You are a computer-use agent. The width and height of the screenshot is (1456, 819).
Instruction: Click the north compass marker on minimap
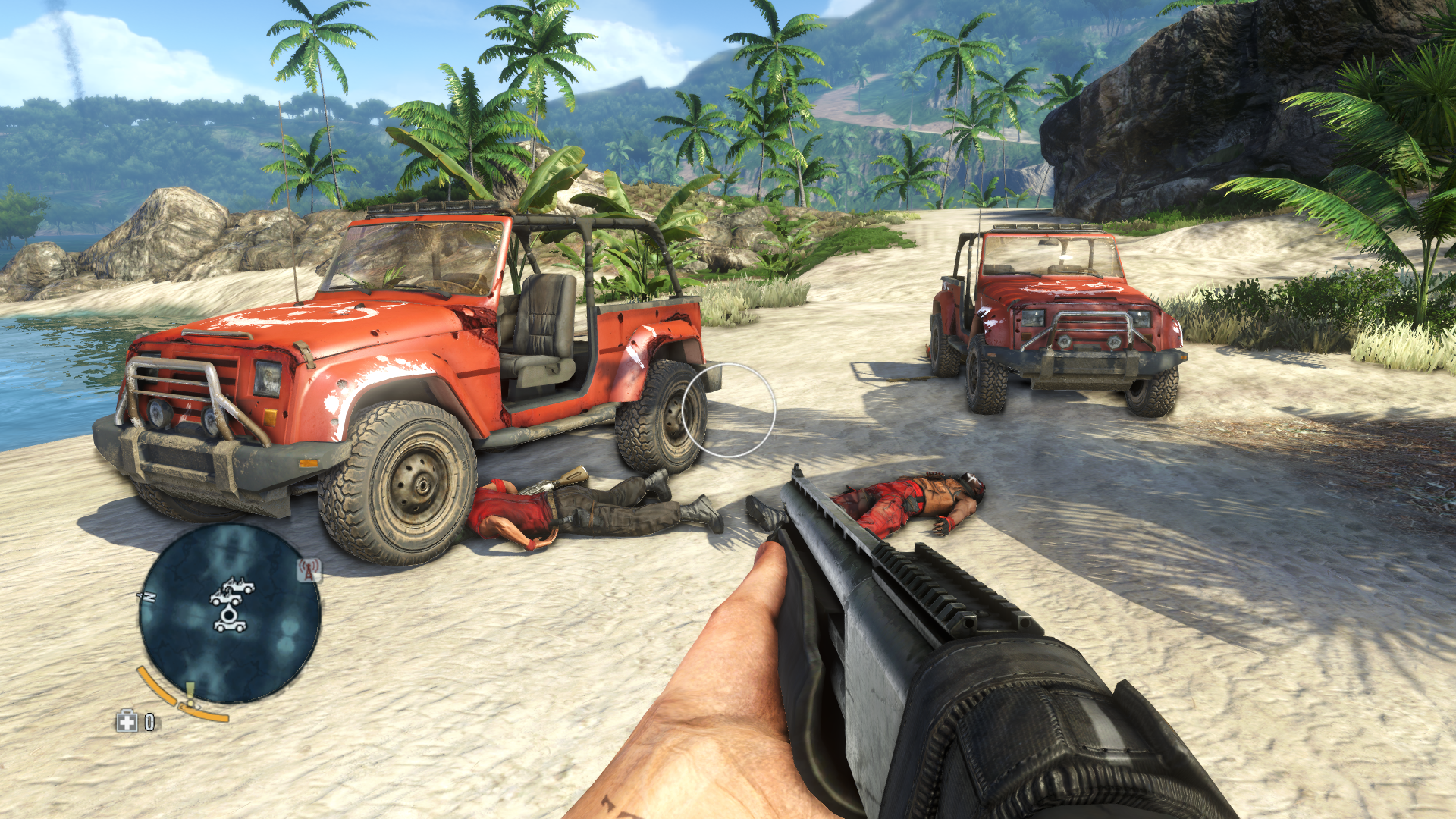point(147,598)
